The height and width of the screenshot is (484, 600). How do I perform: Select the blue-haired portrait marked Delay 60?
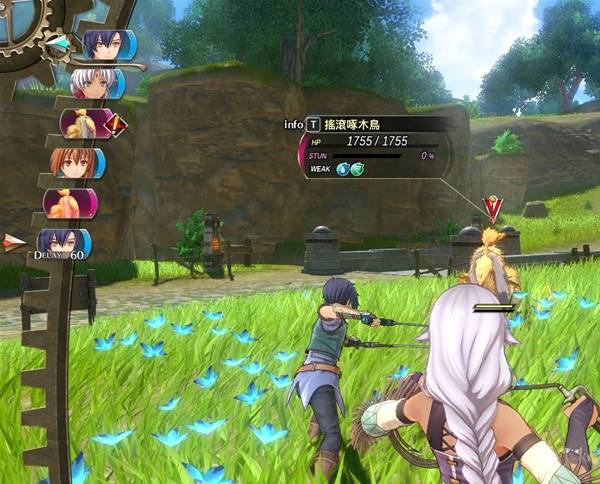click(63, 242)
